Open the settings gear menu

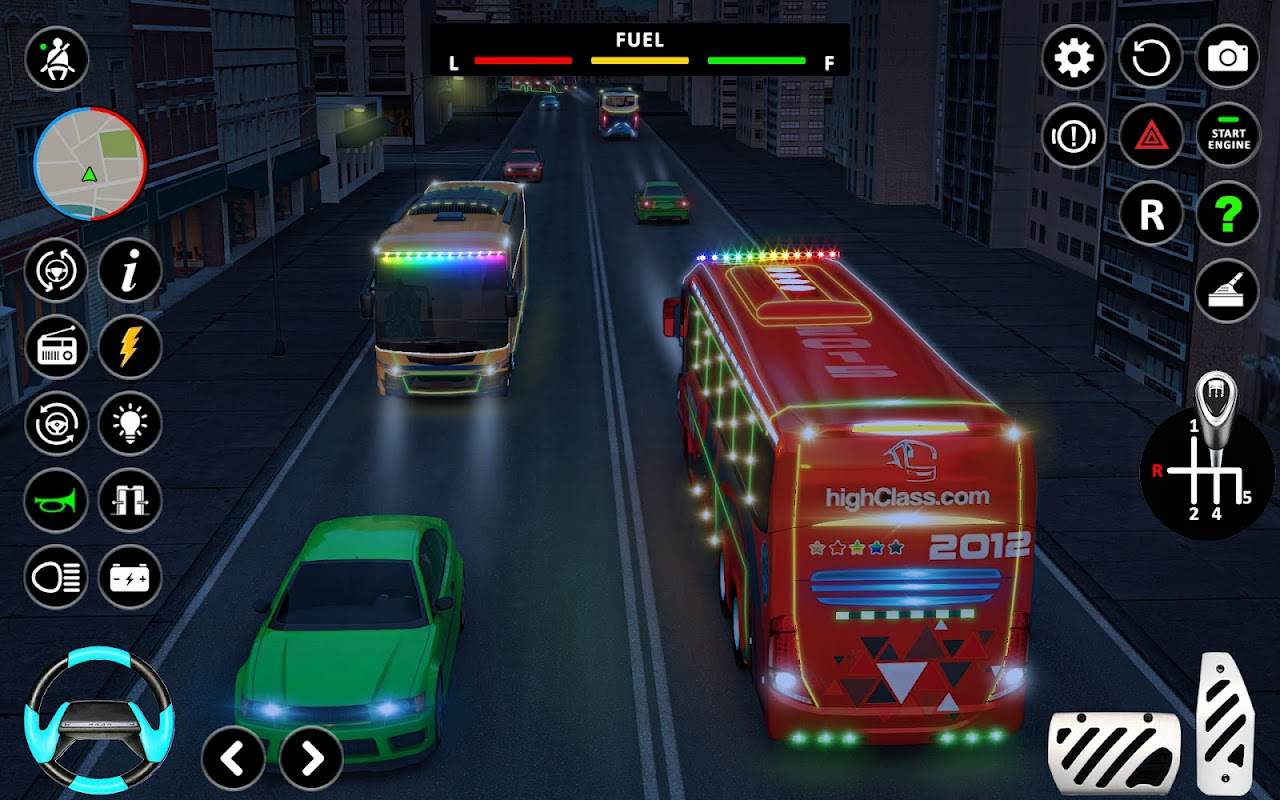coord(1074,58)
